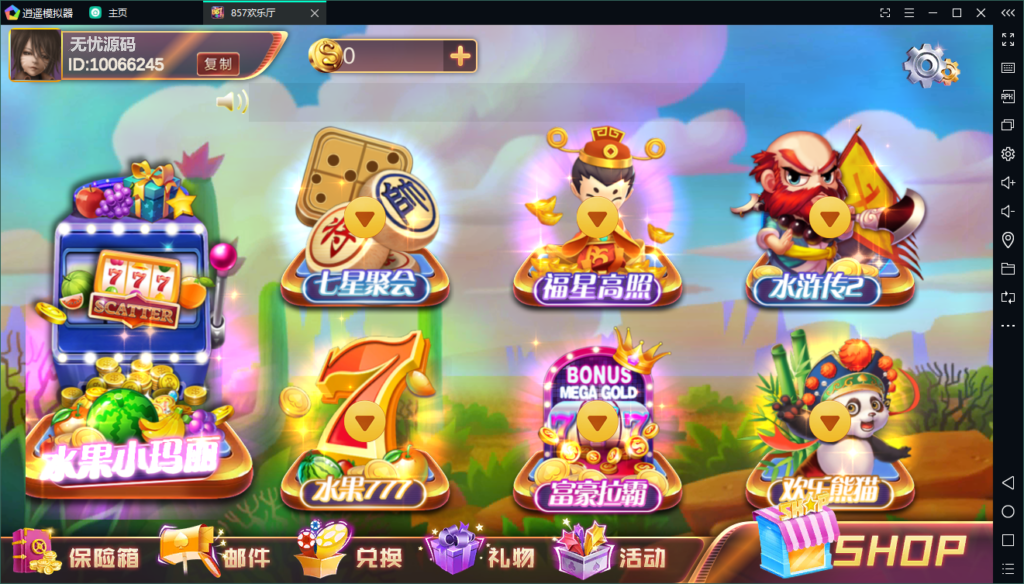Screen dimensions: 1024x584
Task: Choose the 福星高照 game tile
Action: point(597,222)
